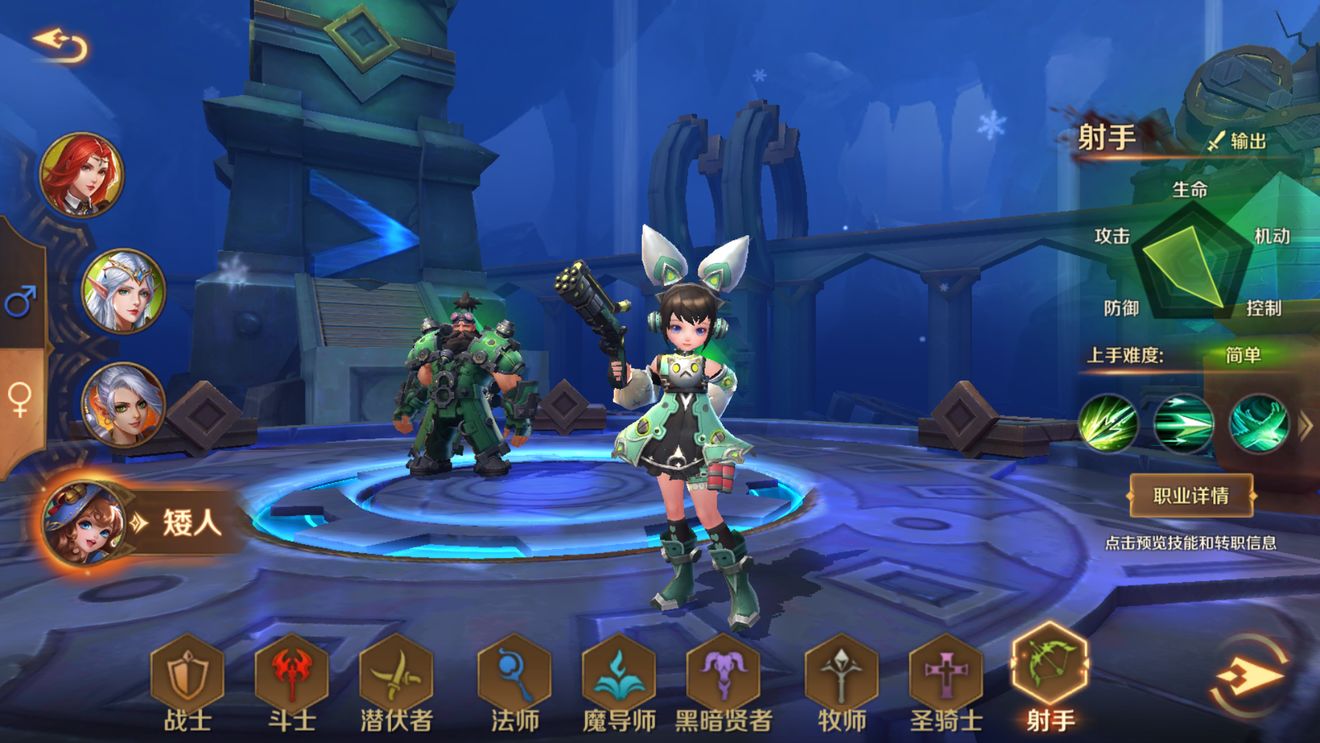Choose the silver-haired elf portrait
Image resolution: width=1320 pixels, height=743 pixels.
[123, 290]
